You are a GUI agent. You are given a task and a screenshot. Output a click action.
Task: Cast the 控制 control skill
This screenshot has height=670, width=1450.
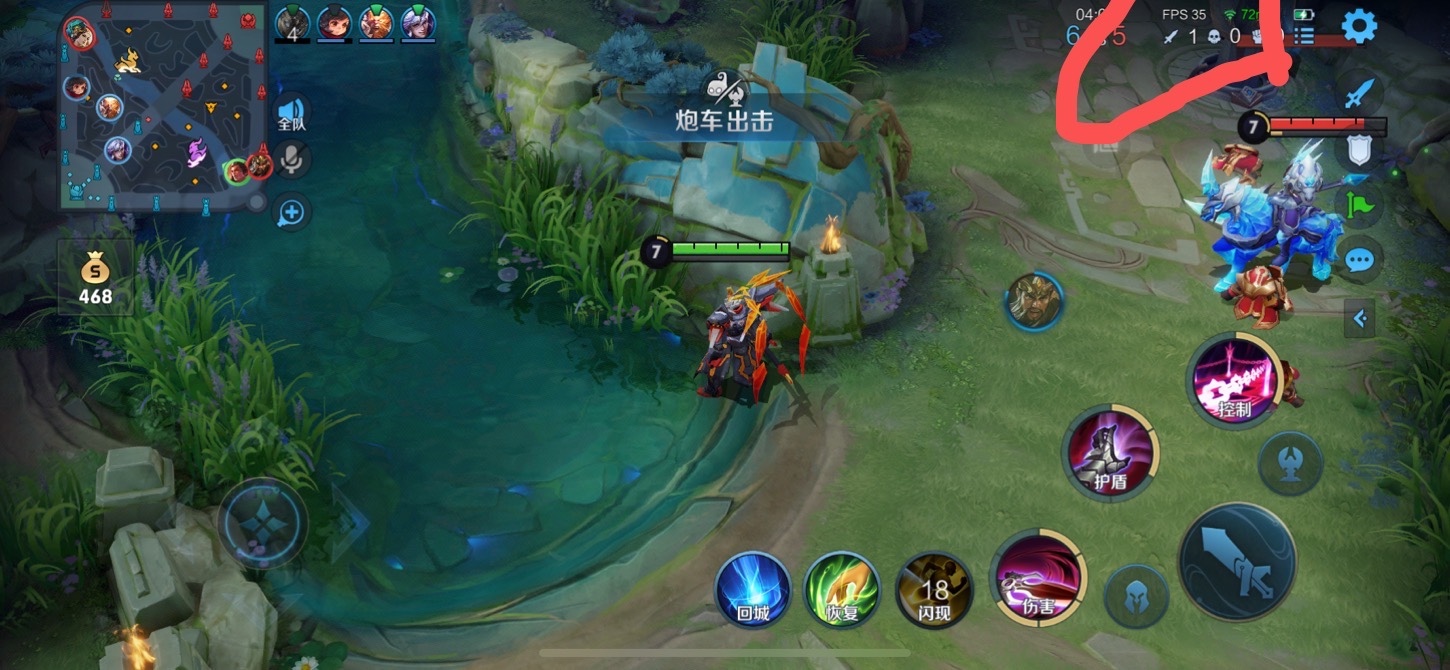[1234, 380]
